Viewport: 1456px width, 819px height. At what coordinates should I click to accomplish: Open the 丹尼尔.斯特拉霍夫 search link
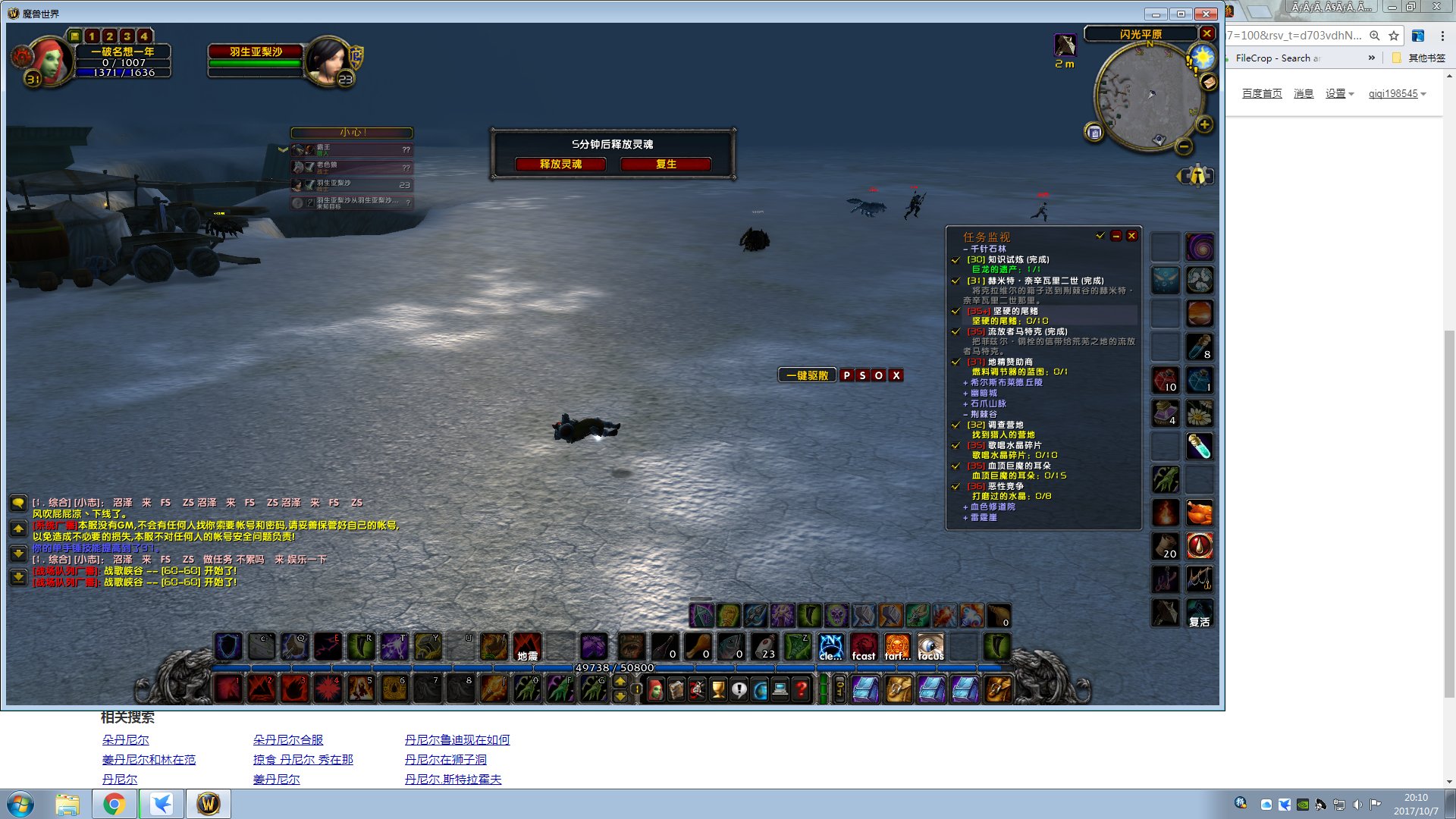pyautogui.click(x=453, y=779)
